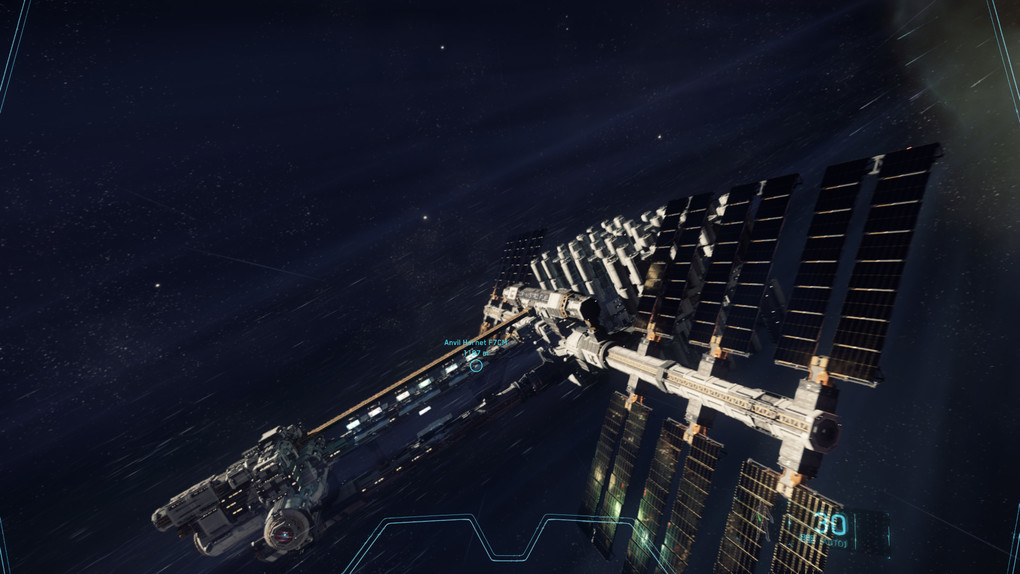The width and height of the screenshot is (1020, 574).
Task: Select the Anvil Hornet F7CM target marker
Action: tap(476, 366)
